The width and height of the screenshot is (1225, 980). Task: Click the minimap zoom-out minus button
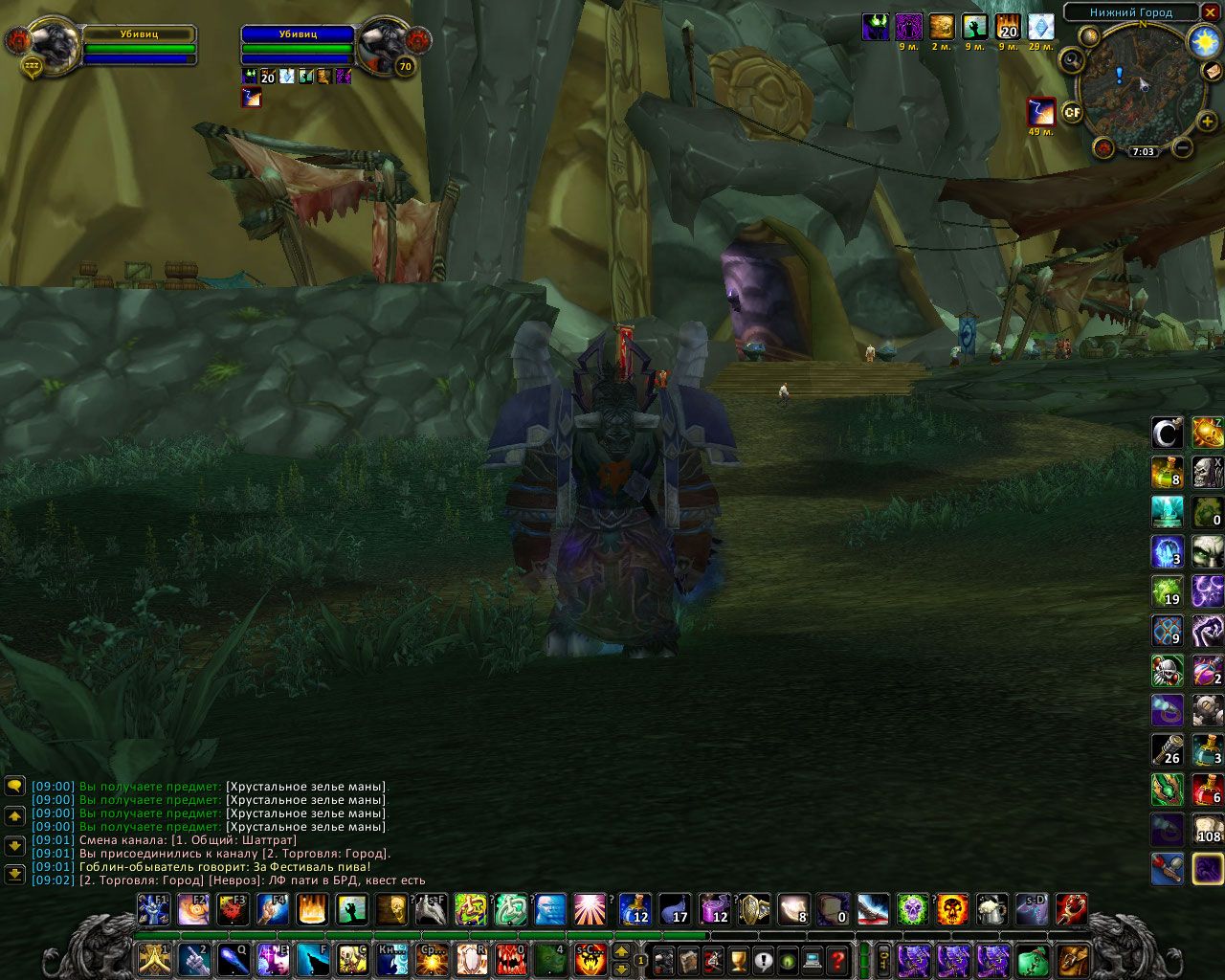[x=1183, y=147]
